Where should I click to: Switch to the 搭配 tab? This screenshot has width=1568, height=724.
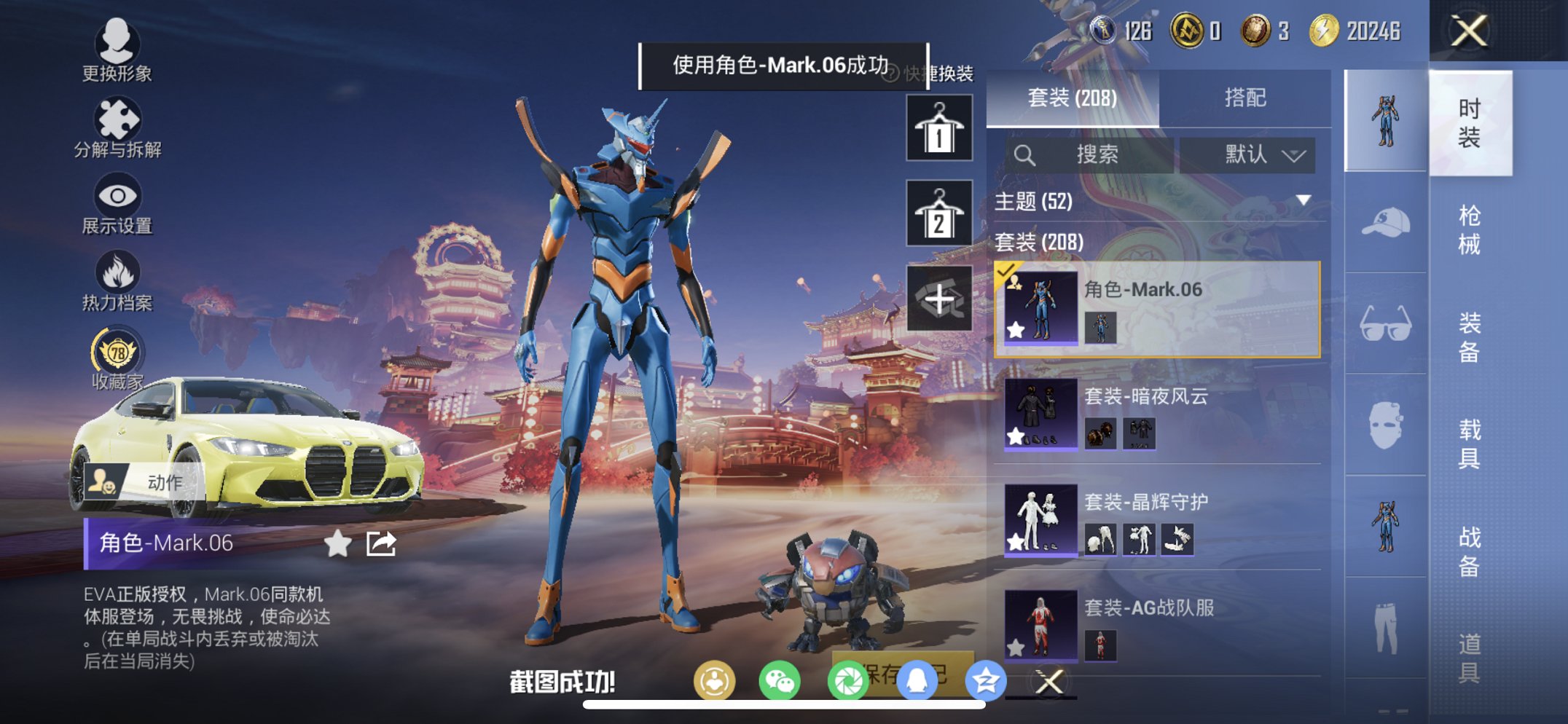point(1247,95)
